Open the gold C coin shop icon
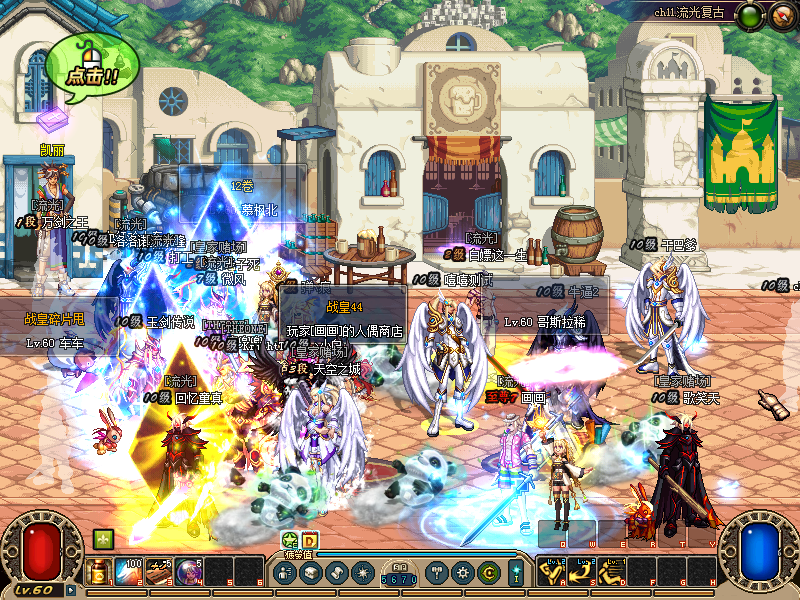 pyautogui.click(x=488, y=573)
